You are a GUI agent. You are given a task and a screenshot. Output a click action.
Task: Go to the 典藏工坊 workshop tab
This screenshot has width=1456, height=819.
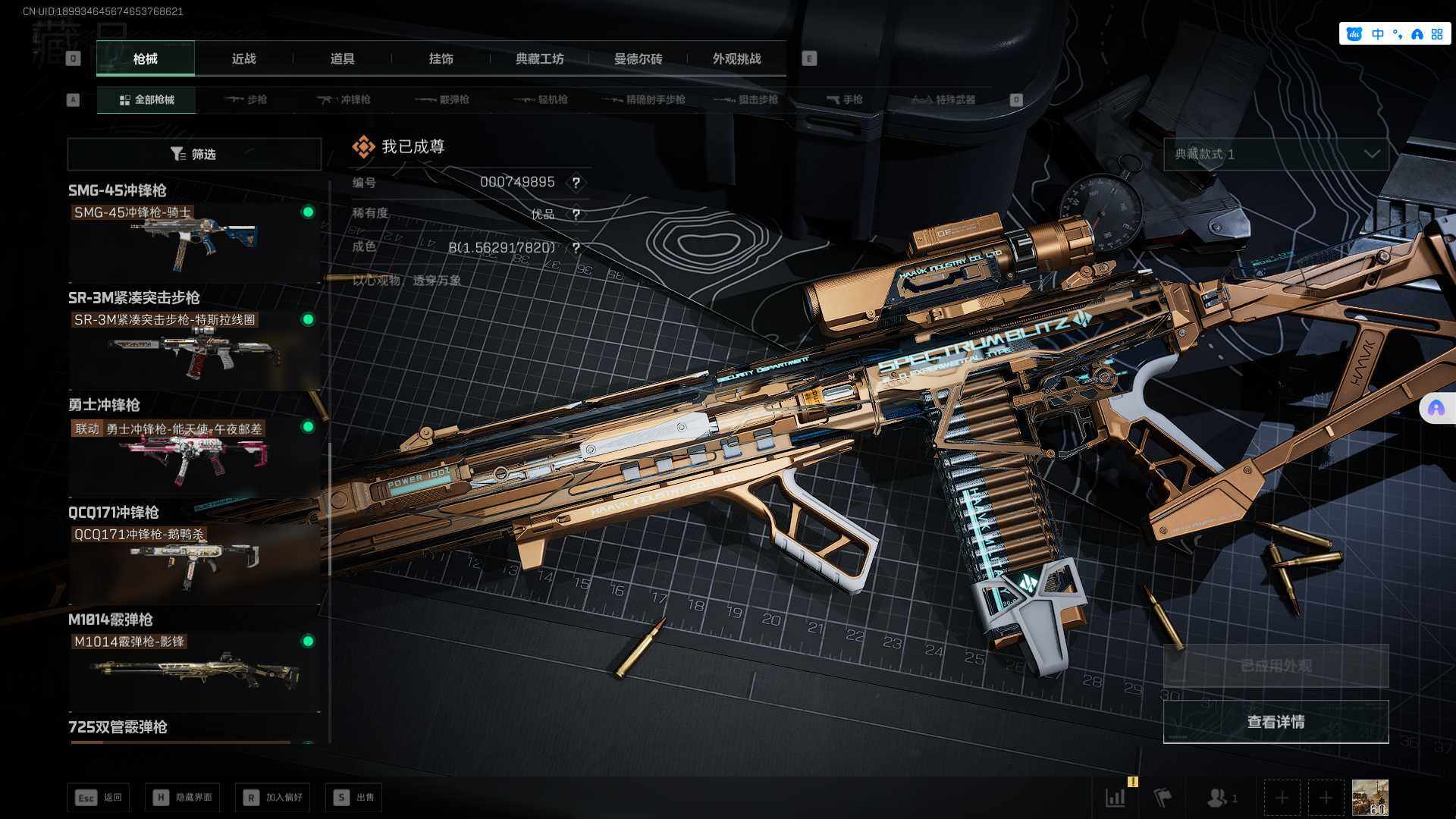(x=539, y=58)
